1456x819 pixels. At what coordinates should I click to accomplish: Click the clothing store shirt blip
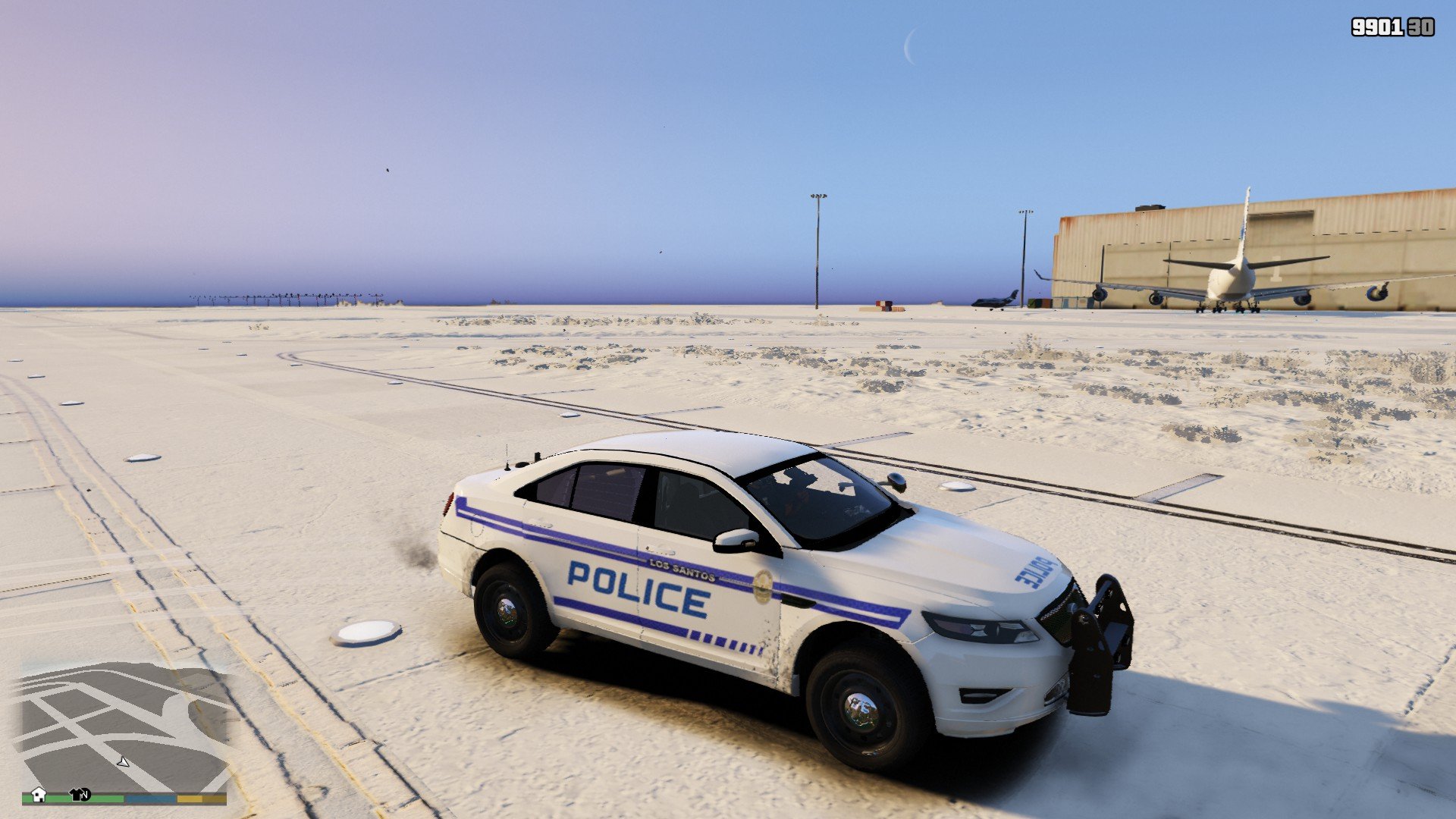point(77,794)
